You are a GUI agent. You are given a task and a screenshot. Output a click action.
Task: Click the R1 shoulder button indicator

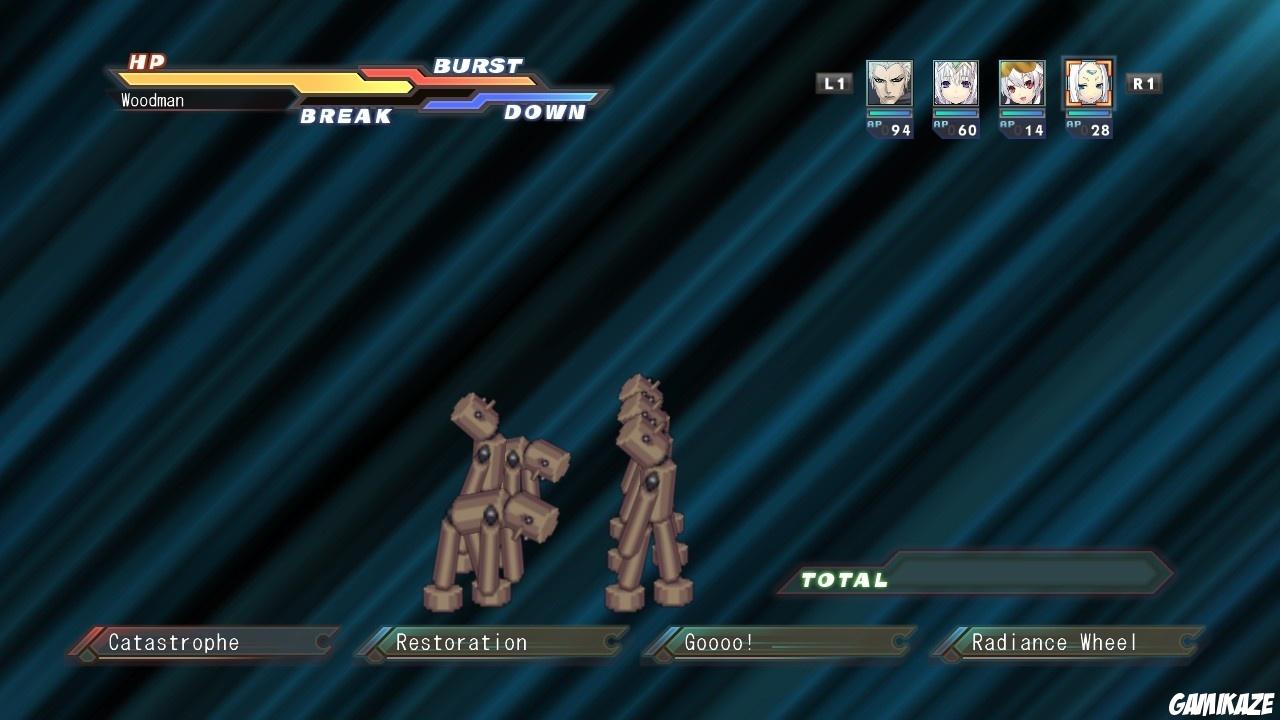coord(1144,84)
